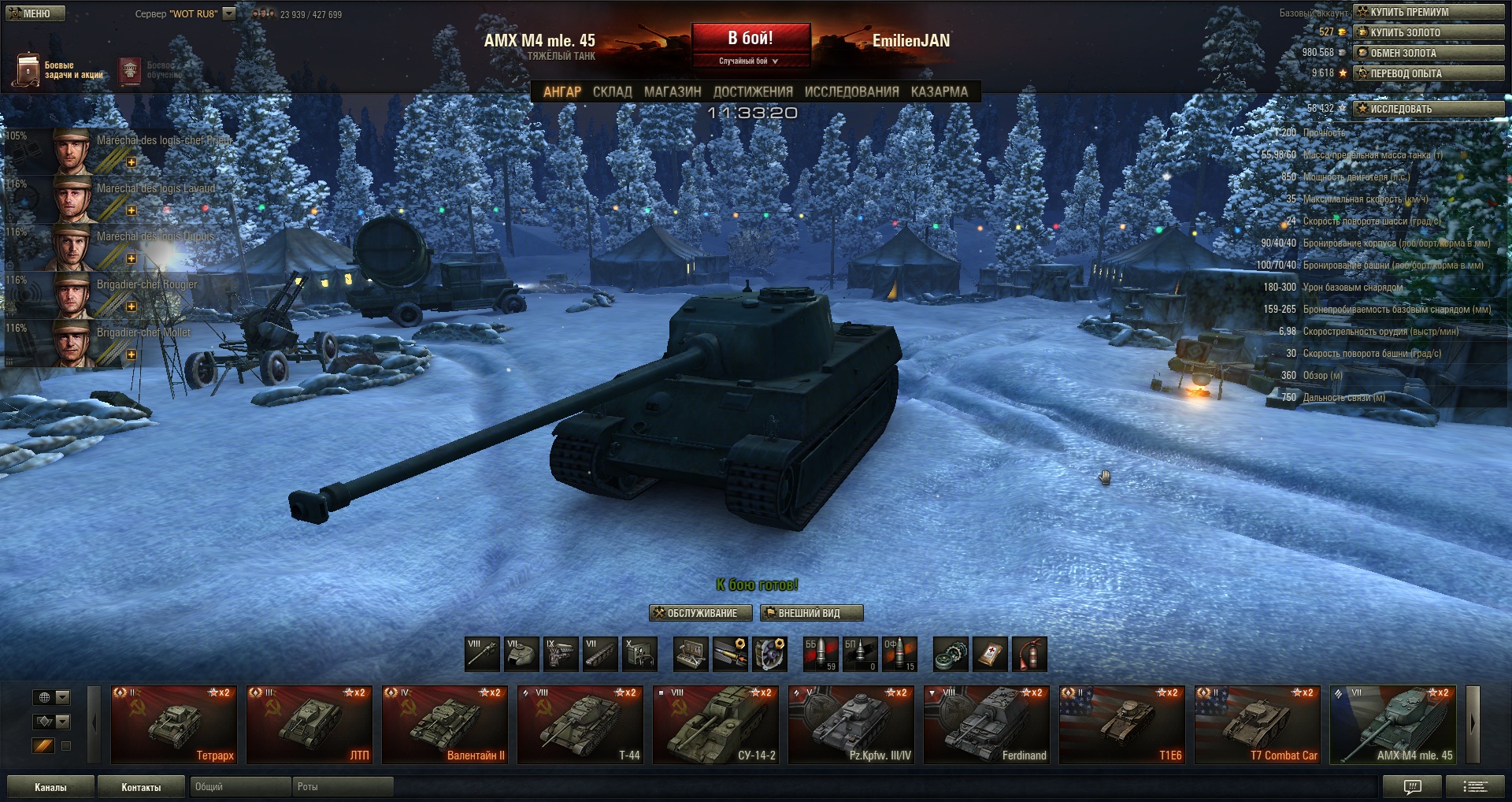Click КУПИТЬ ЗОЛОТО button
Viewport: 1512px width, 802px height.
[1428, 32]
